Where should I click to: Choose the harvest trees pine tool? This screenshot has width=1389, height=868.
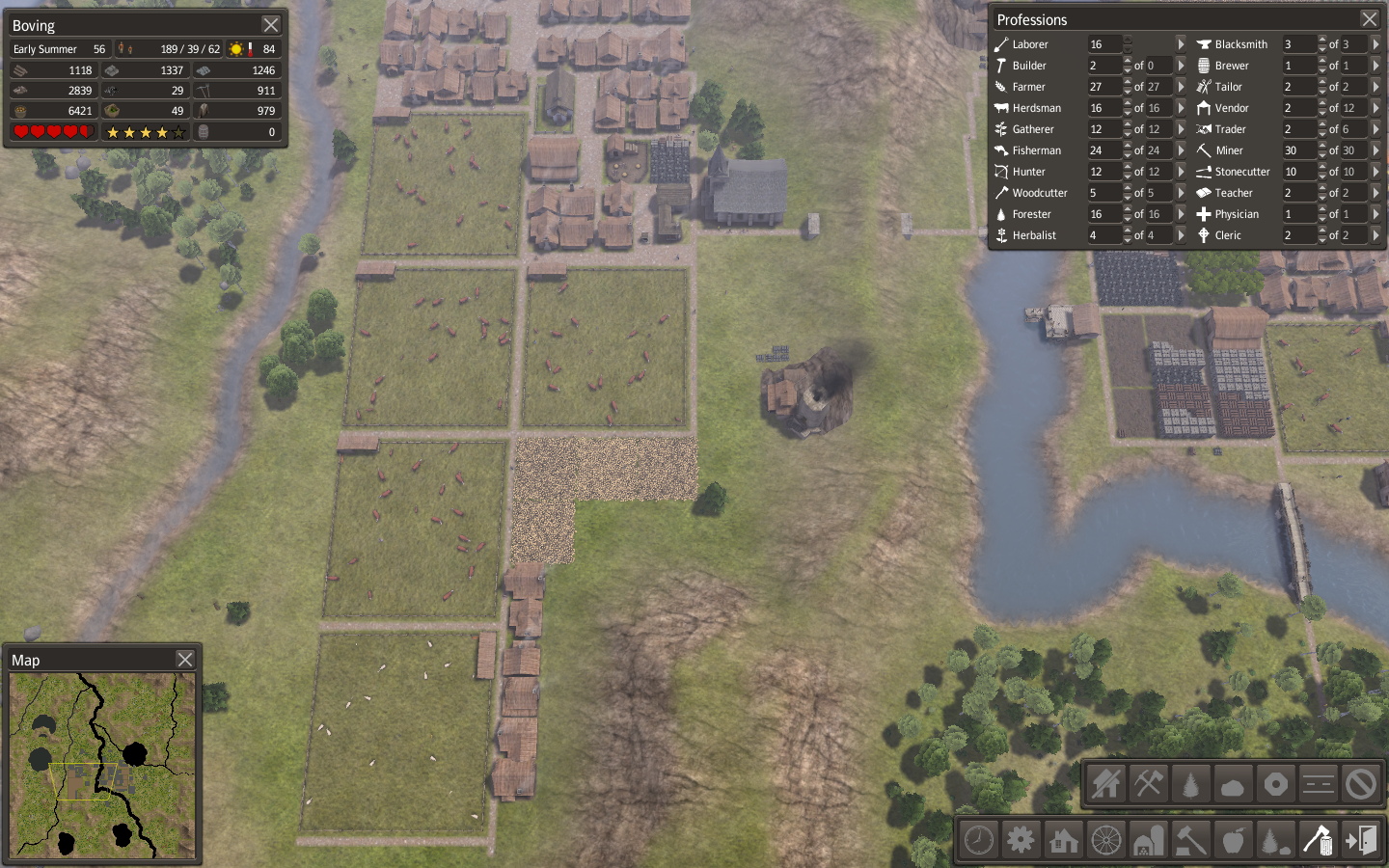pyautogui.click(x=1191, y=784)
